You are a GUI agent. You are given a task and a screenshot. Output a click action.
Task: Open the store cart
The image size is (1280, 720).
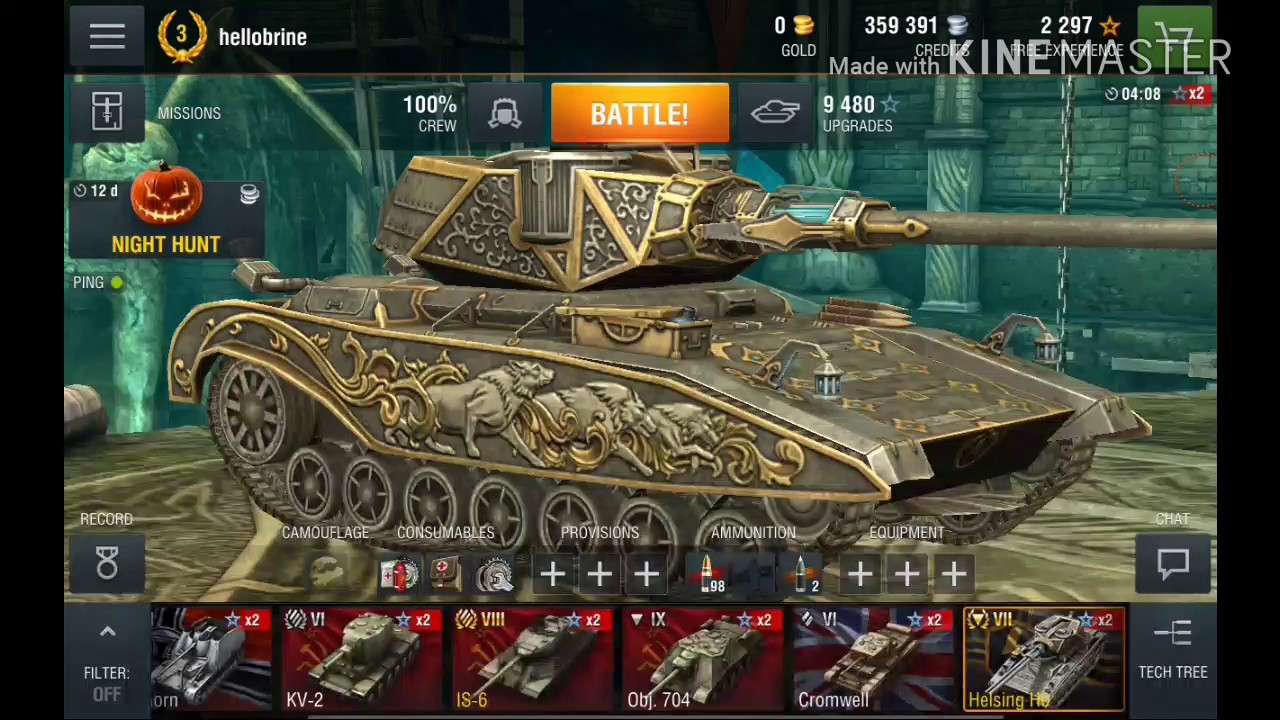coord(1175,37)
